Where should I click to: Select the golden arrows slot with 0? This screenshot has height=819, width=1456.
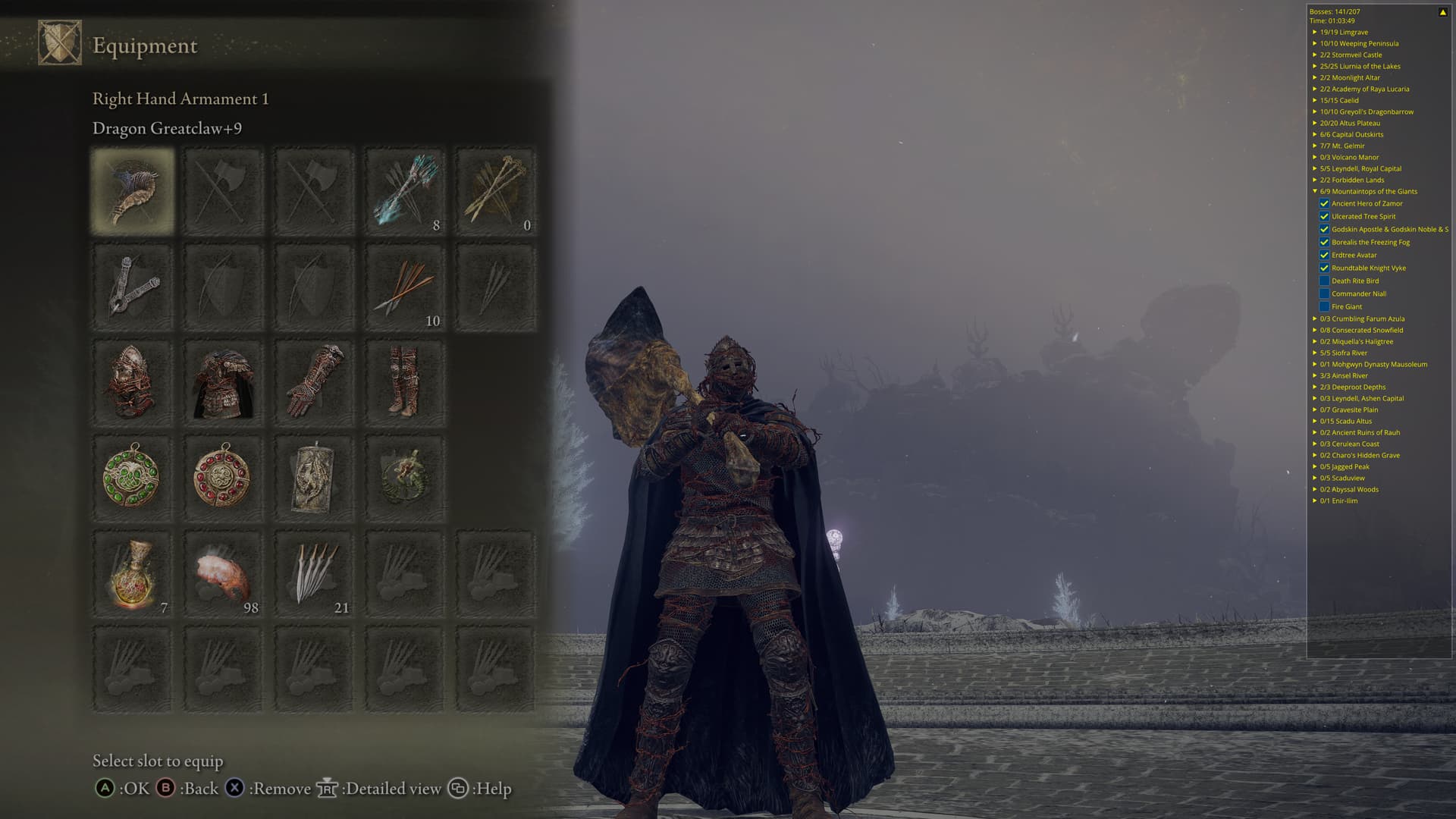[496, 191]
